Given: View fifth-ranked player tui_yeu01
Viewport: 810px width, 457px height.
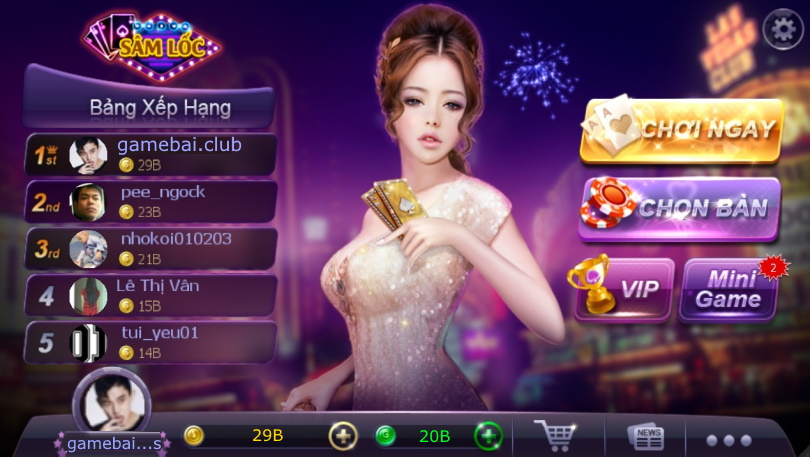Looking at the screenshot, I should [151, 342].
